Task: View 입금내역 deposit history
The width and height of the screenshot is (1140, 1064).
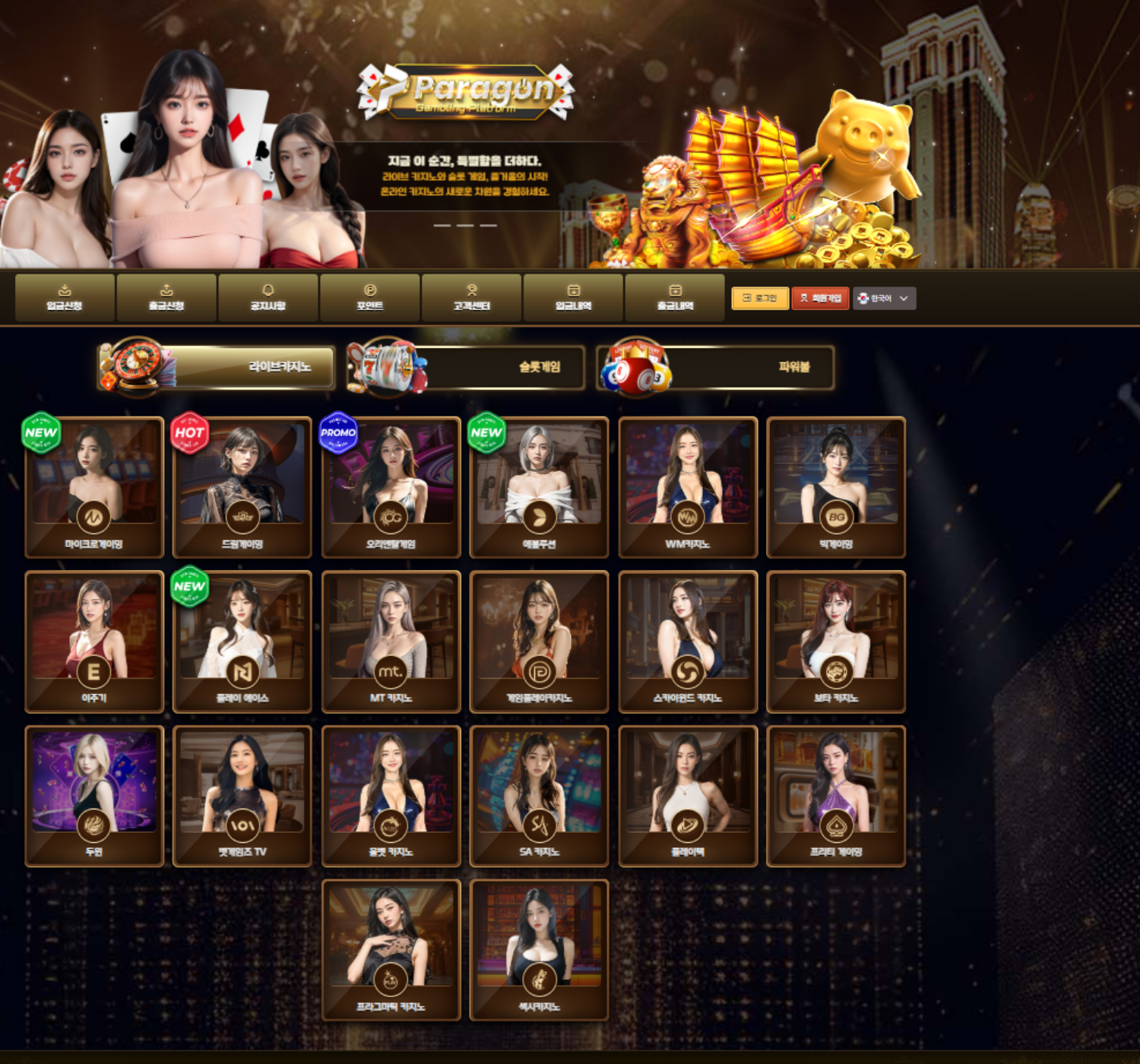Action: 574,297
